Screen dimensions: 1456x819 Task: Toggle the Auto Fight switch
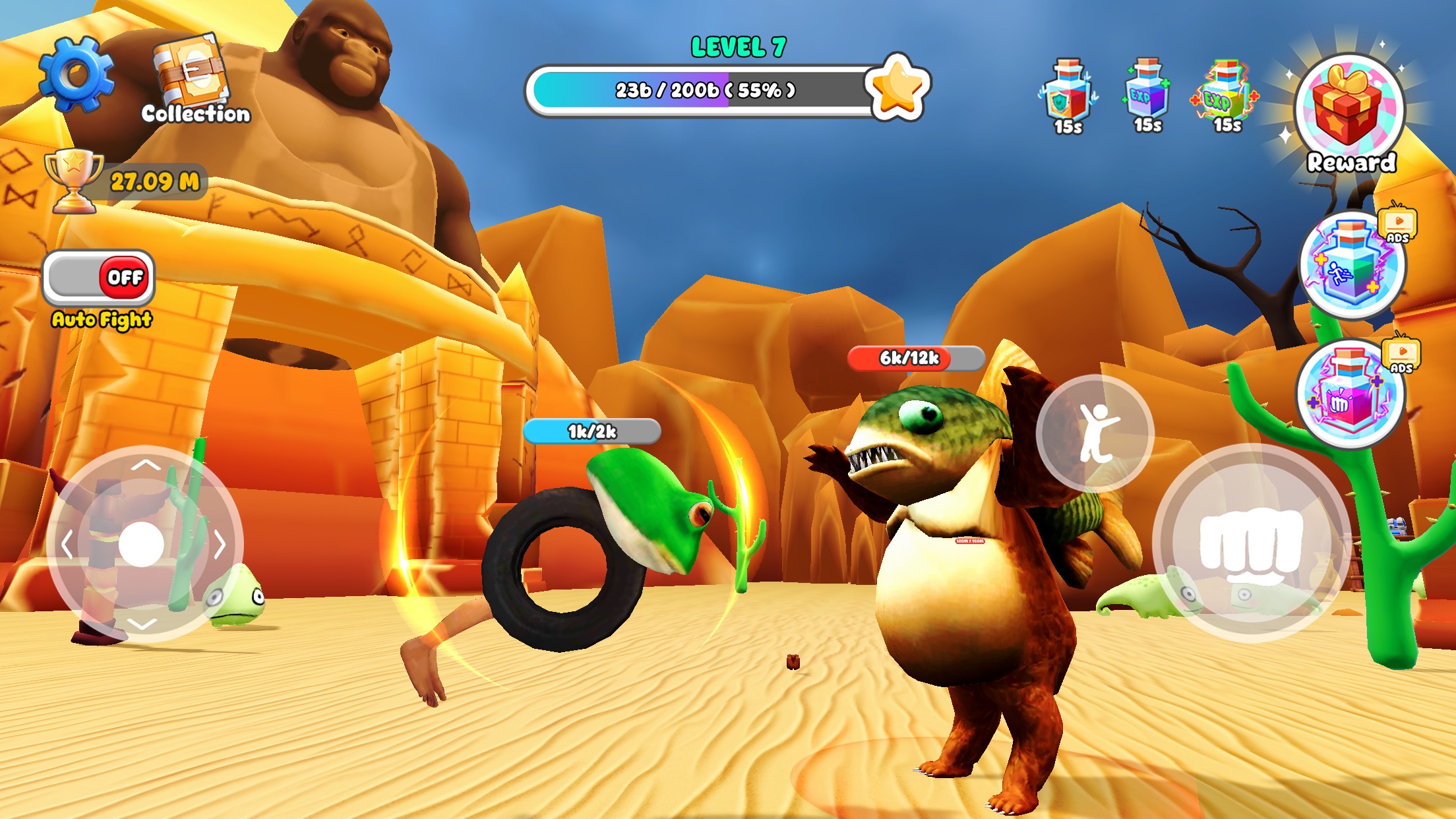click(99, 277)
